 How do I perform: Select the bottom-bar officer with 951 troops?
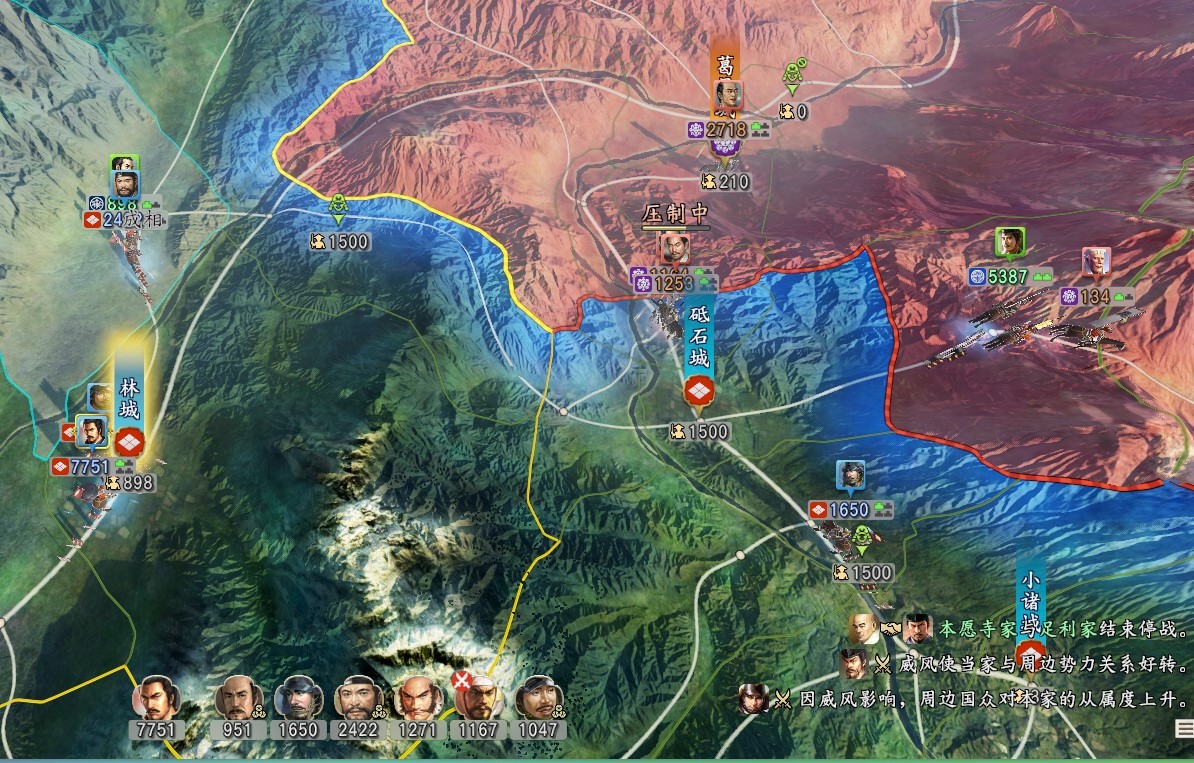tap(237, 696)
